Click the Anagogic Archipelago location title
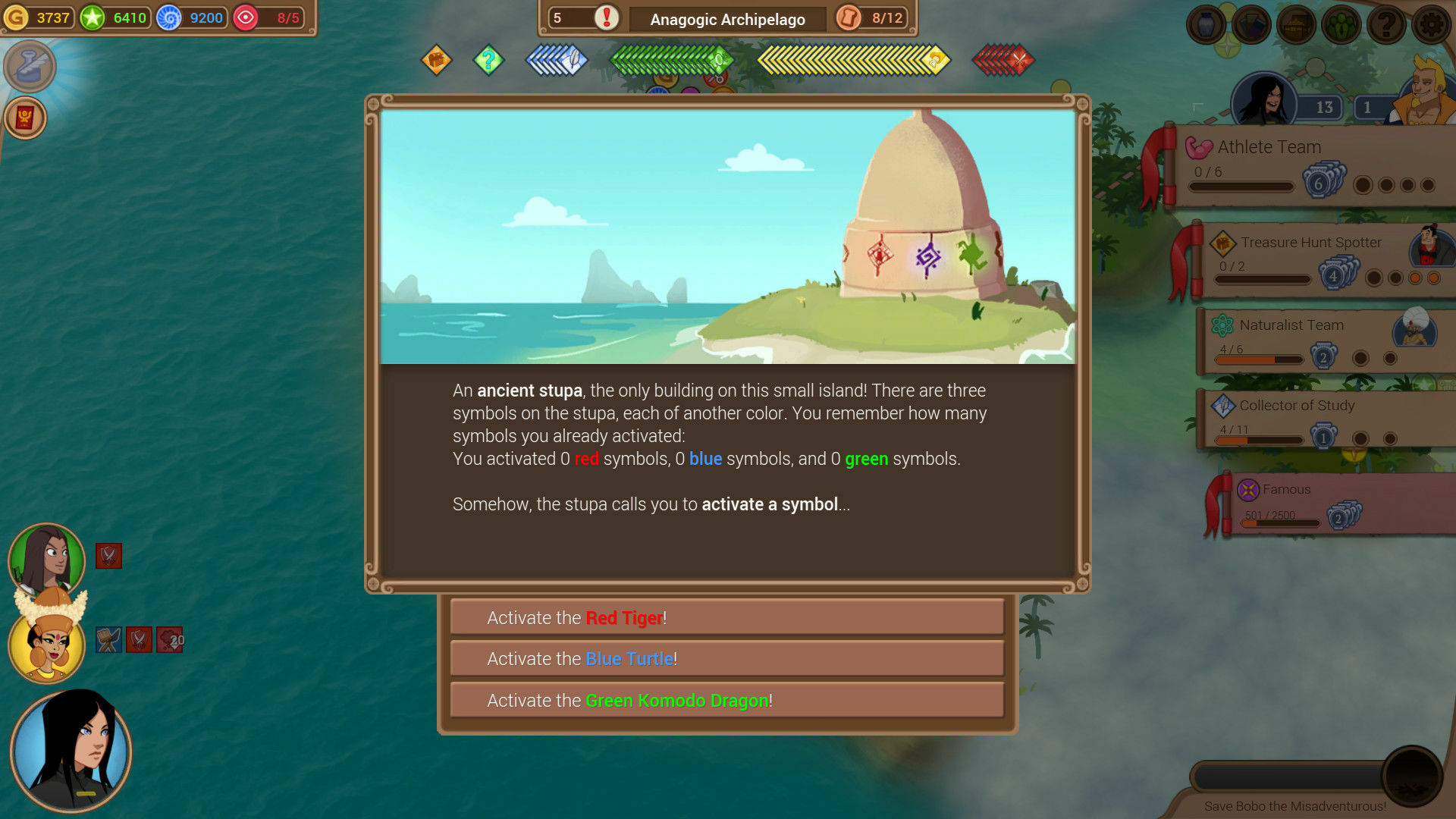Image resolution: width=1456 pixels, height=819 pixels. click(727, 19)
